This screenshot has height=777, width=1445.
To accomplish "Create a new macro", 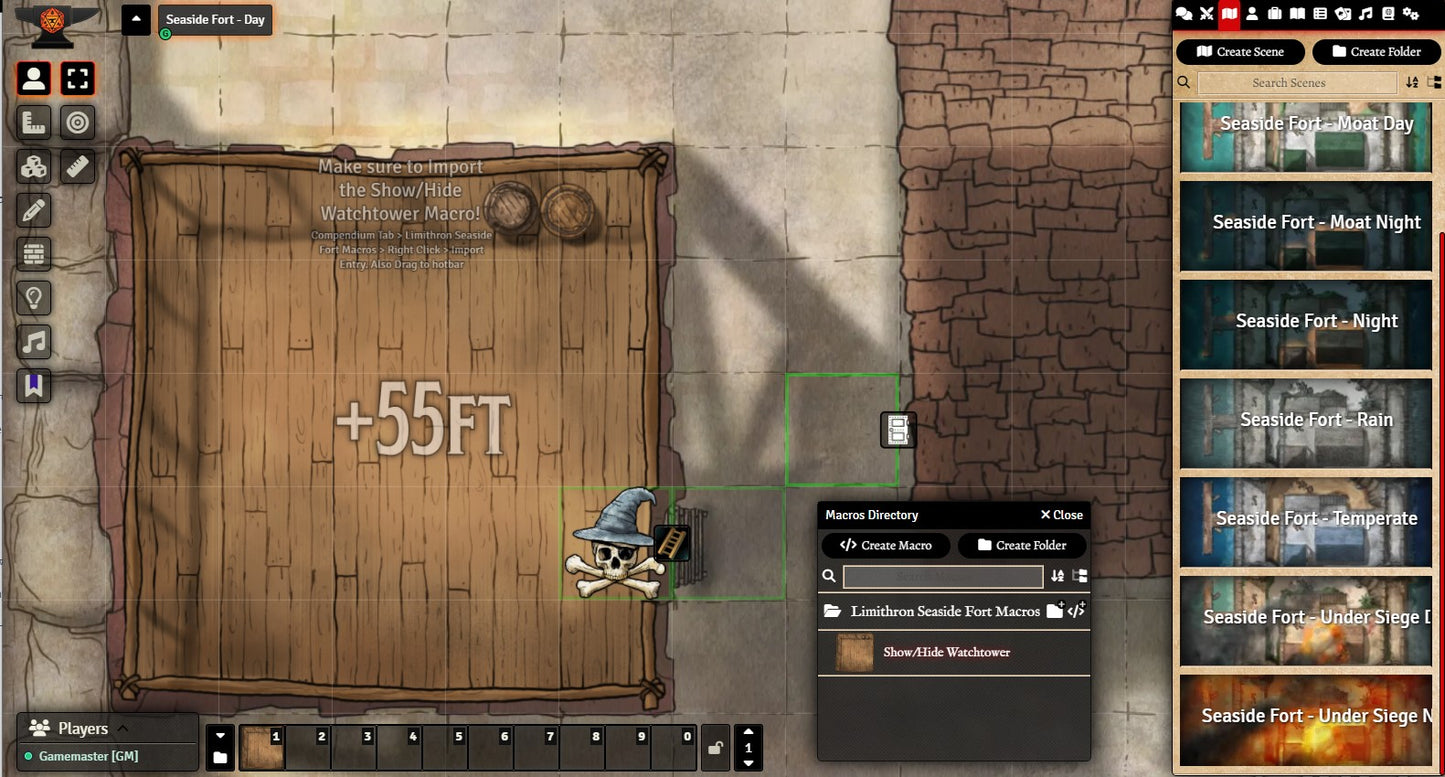I will point(886,545).
